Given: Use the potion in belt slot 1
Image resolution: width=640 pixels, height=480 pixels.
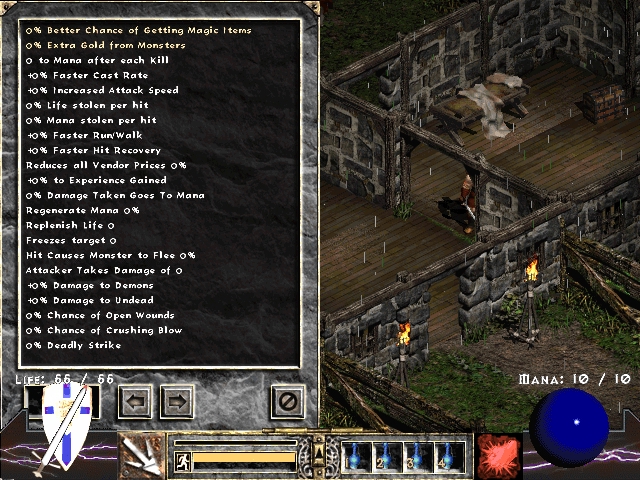Looking at the screenshot, I should tap(357, 456).
